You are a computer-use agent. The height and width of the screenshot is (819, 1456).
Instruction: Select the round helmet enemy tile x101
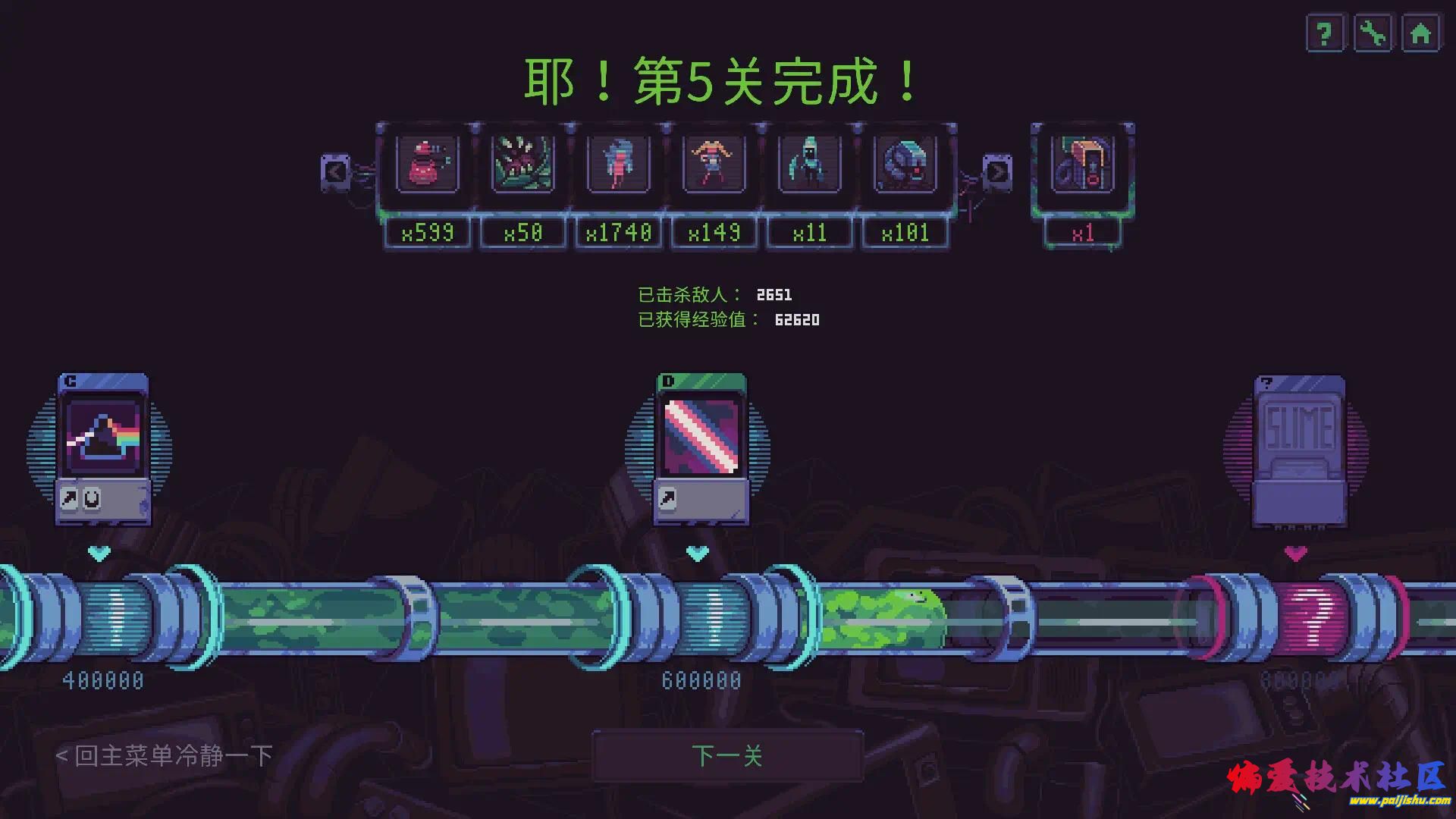(905, 164)
